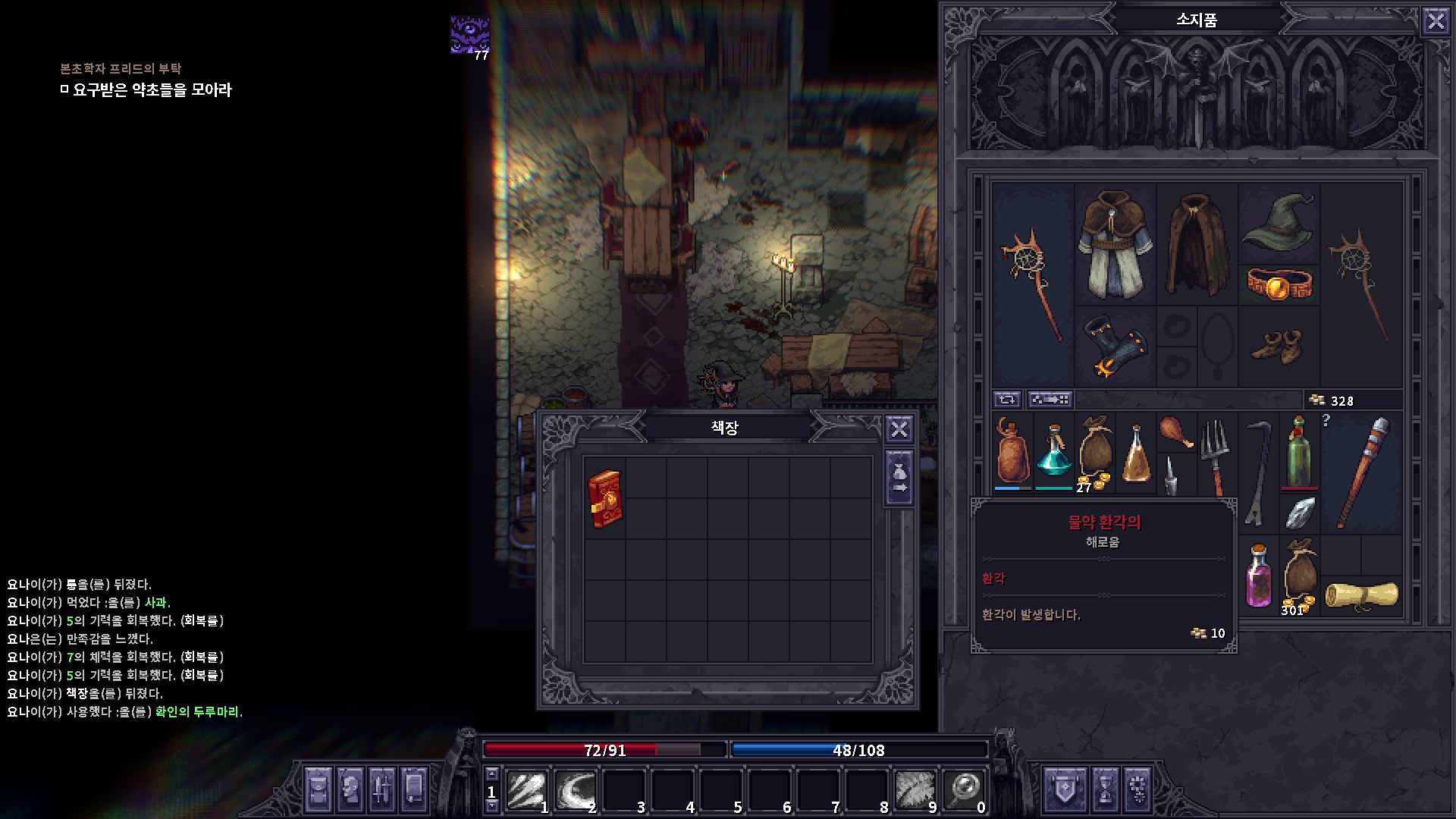Image resolution: width=1456 pixels, height=819 pixels.
Task: Select the equipped golden belt
Action: (1279, 284)
